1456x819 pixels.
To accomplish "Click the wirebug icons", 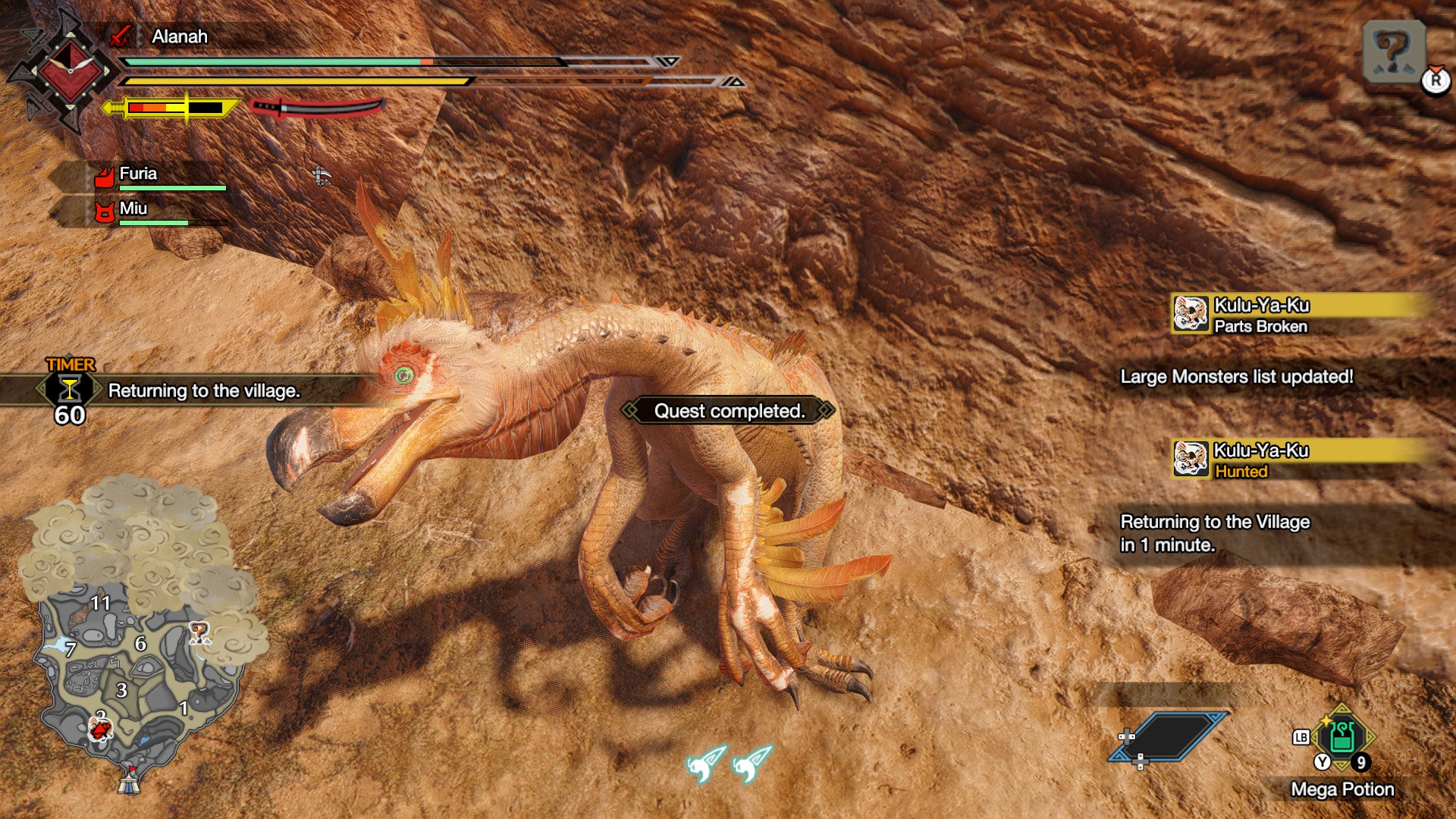I will point(730,762).
